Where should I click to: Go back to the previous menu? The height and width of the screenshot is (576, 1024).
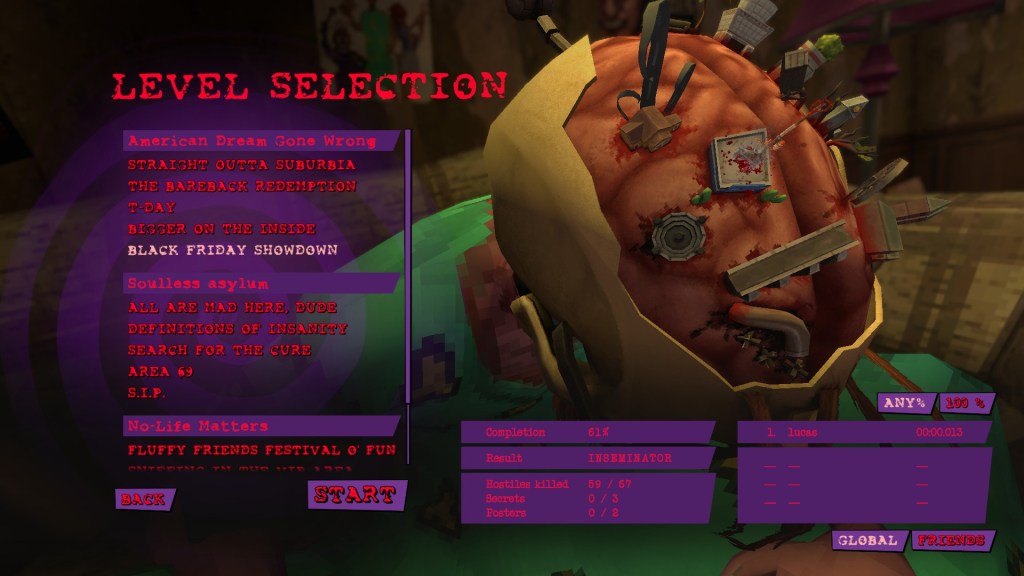pyautogui.click(x=144, y=499)
